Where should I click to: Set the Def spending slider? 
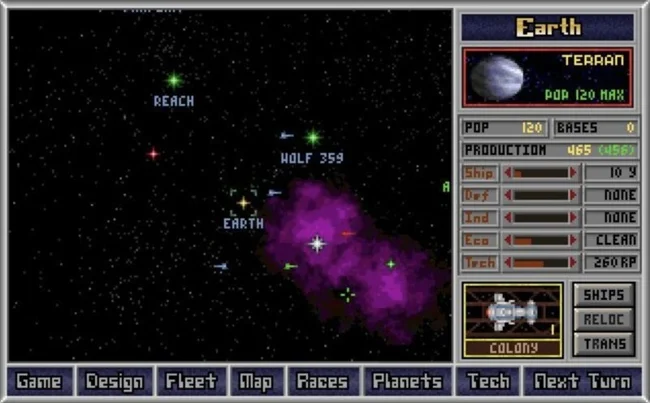coord(544,195)
